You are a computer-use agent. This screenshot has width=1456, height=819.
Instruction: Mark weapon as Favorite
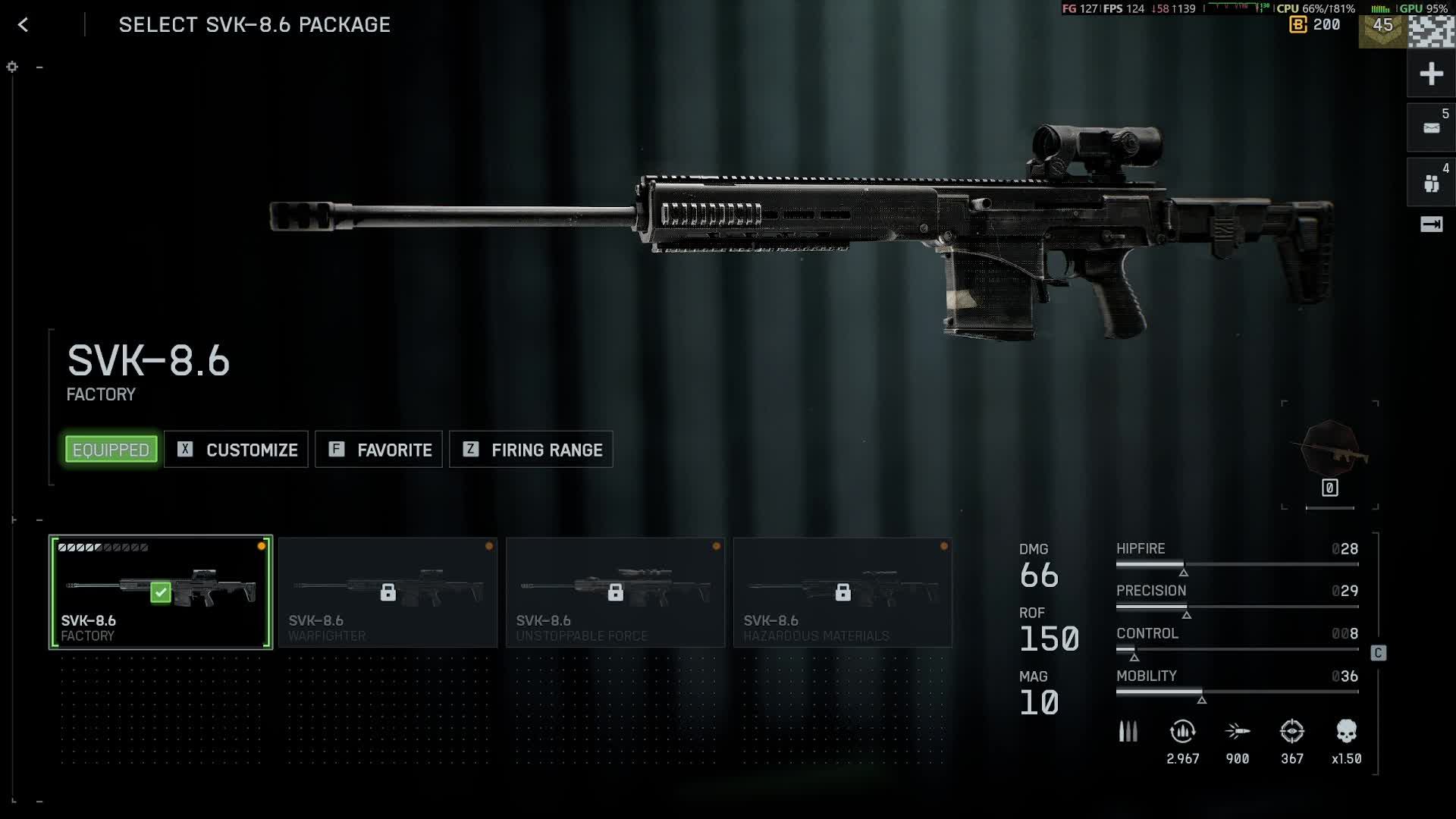(378, 450)
